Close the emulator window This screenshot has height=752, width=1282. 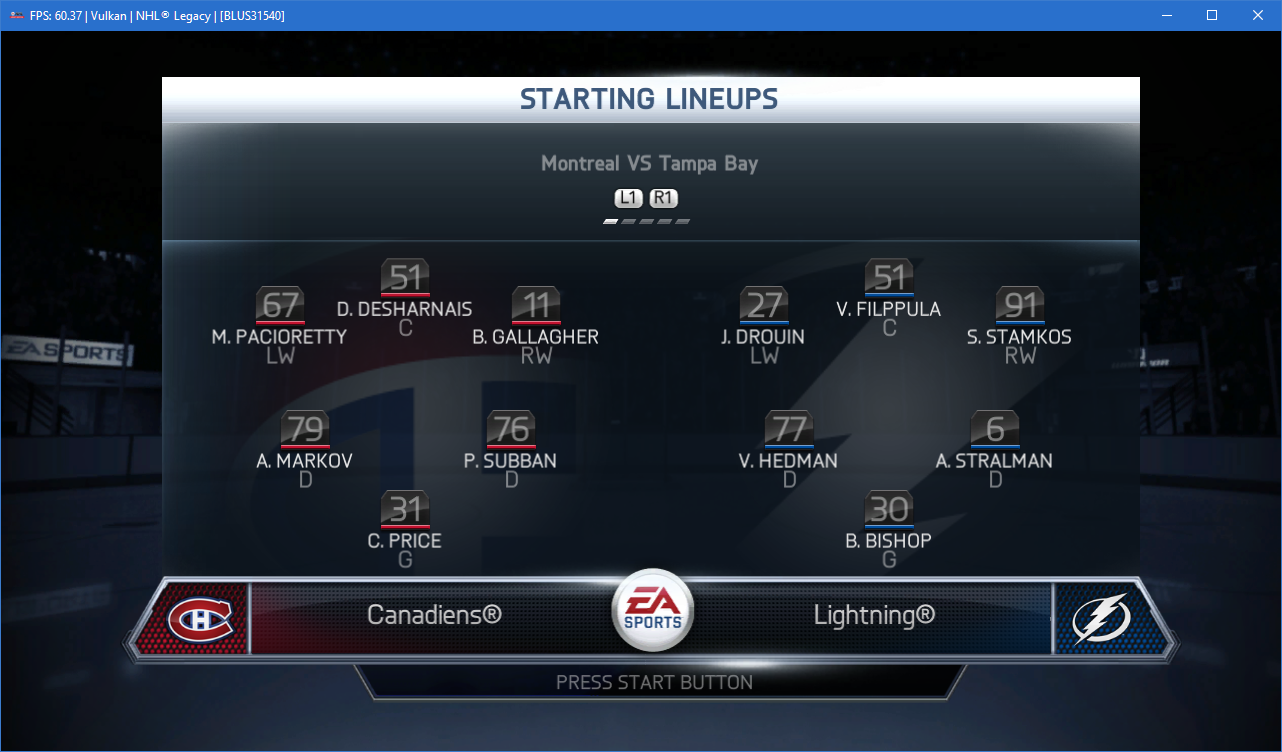(x=1258, y=15)
